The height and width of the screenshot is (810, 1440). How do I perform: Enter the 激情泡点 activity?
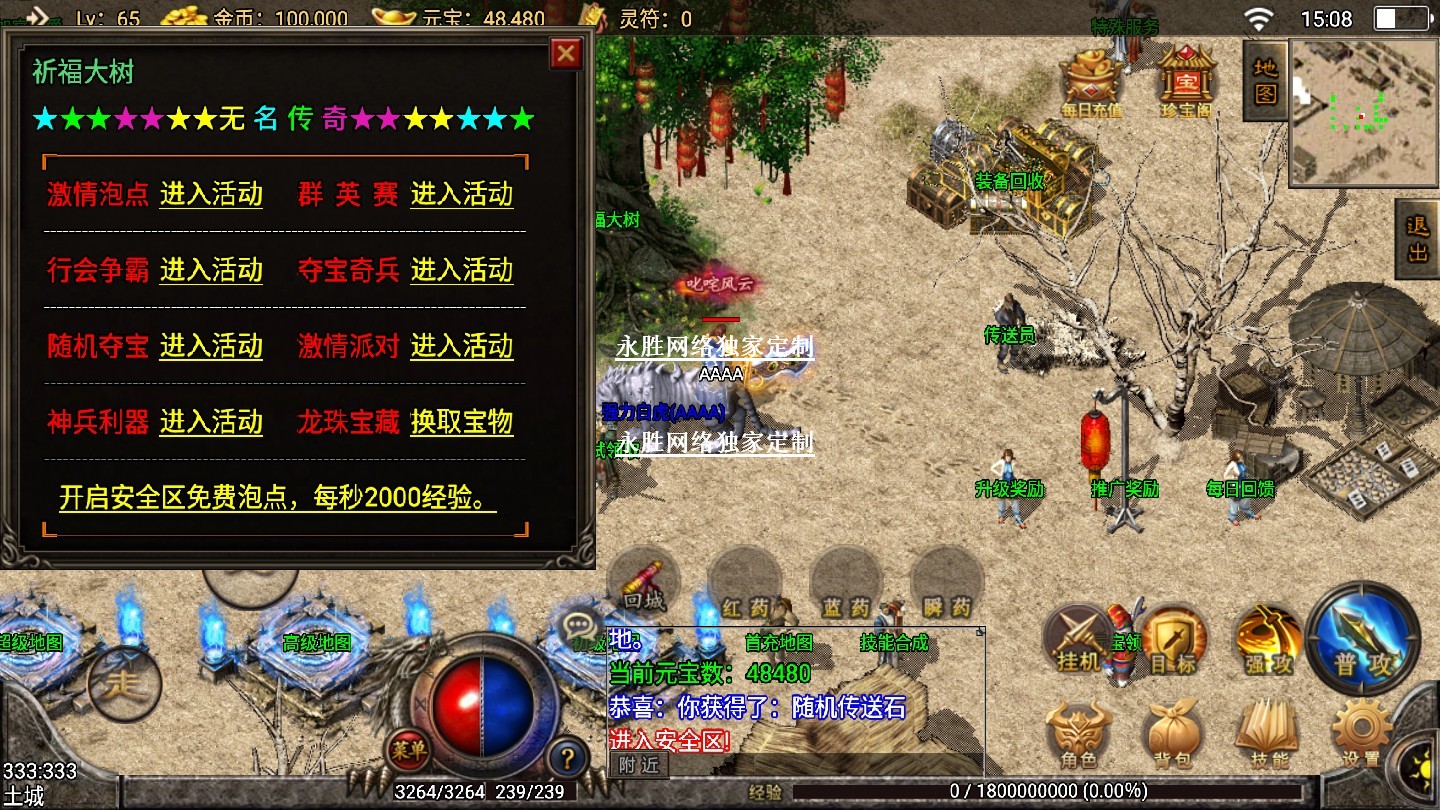(211, 194)
